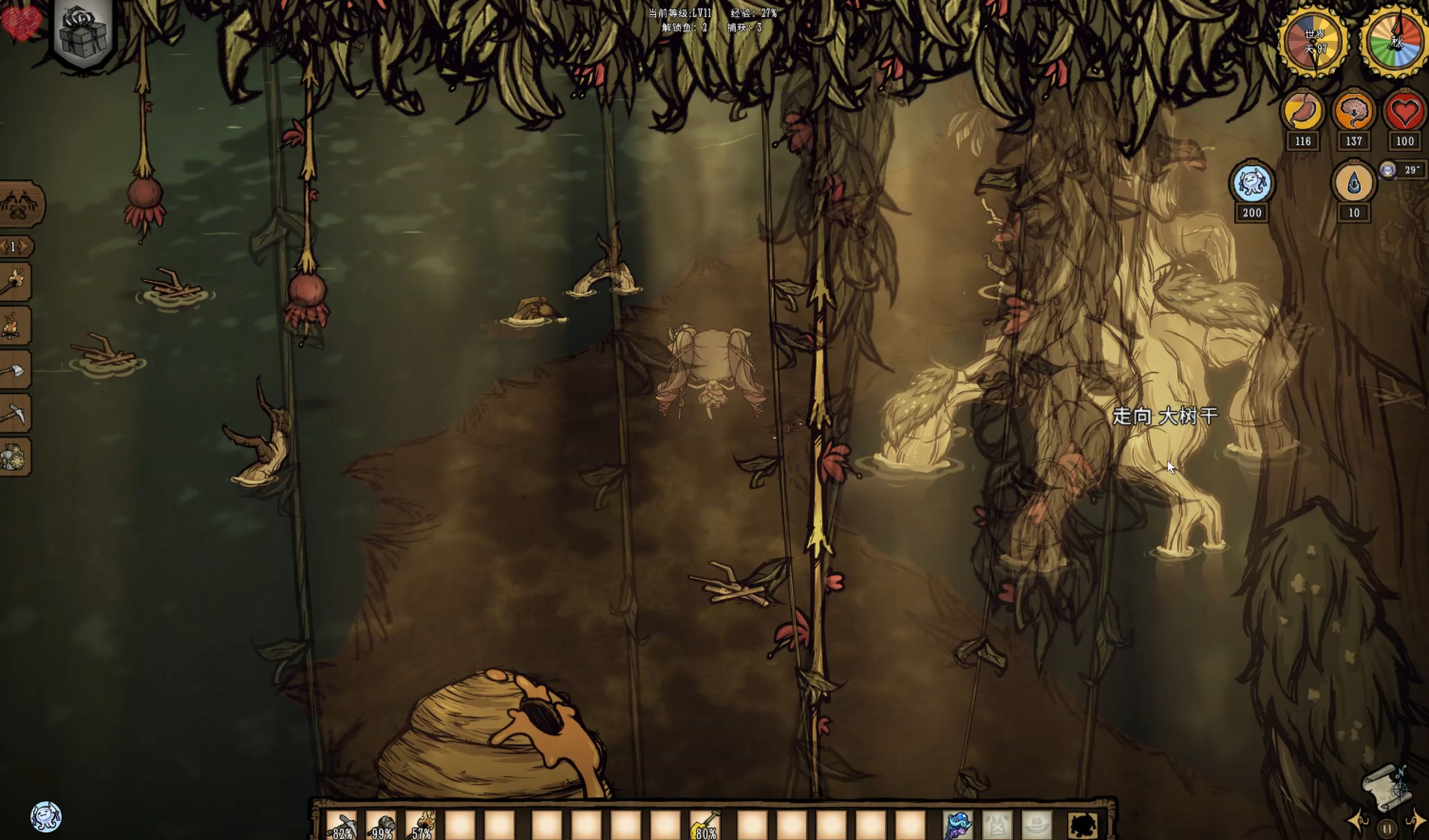Click the equipped blue staff hand slot

[959, 826]
